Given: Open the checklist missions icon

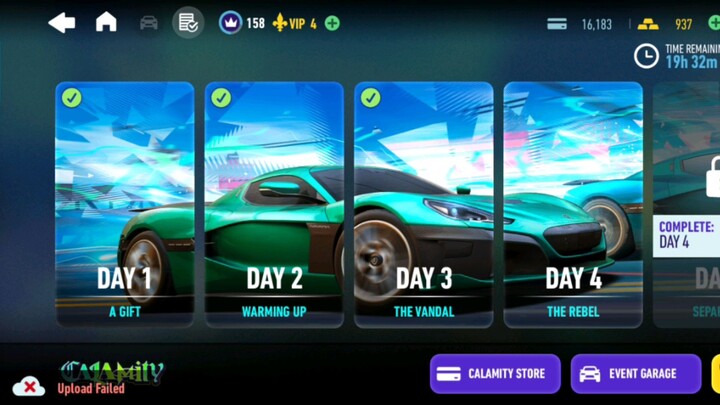Looking at the screenshot, I should (187, 22).
